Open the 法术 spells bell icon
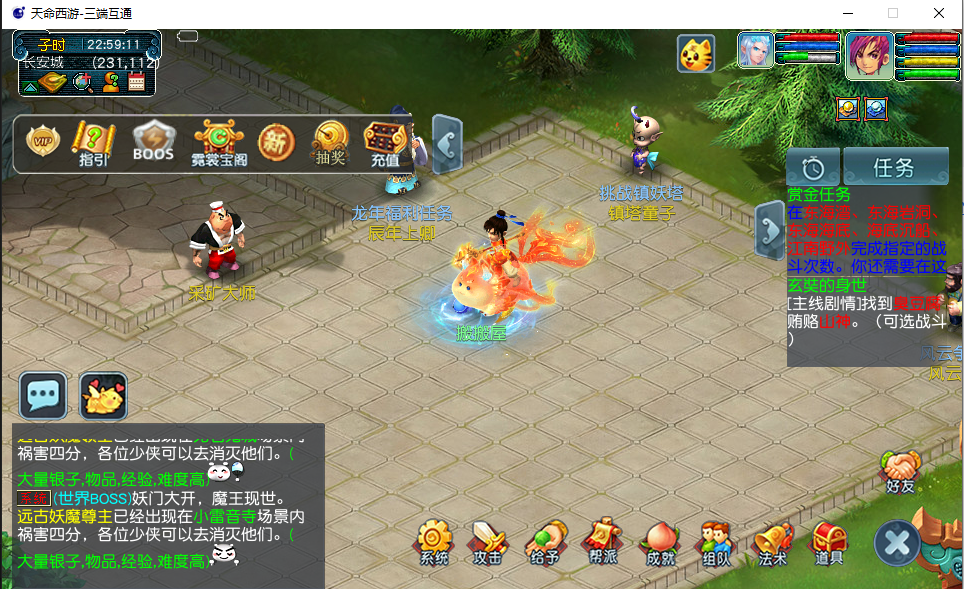Image resolution: width=964 pixels, height=589 pixels. point(773,541)
